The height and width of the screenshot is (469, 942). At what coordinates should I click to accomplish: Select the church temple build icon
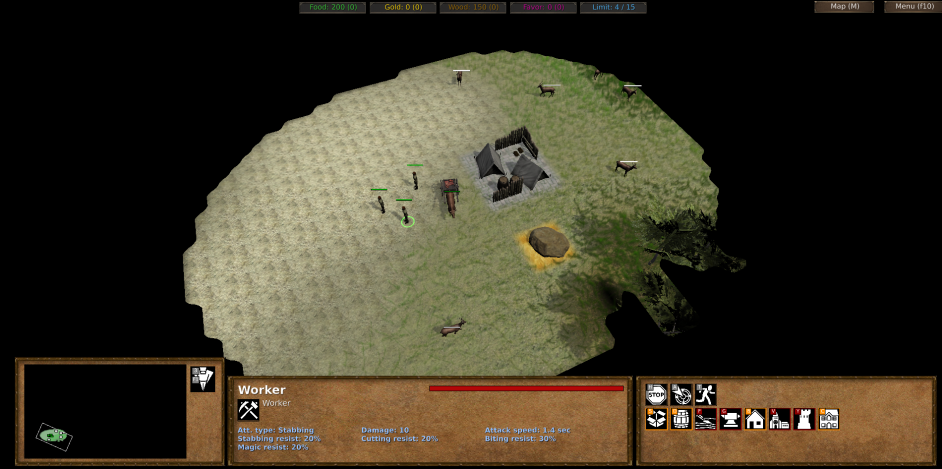(x=780, y=419)
